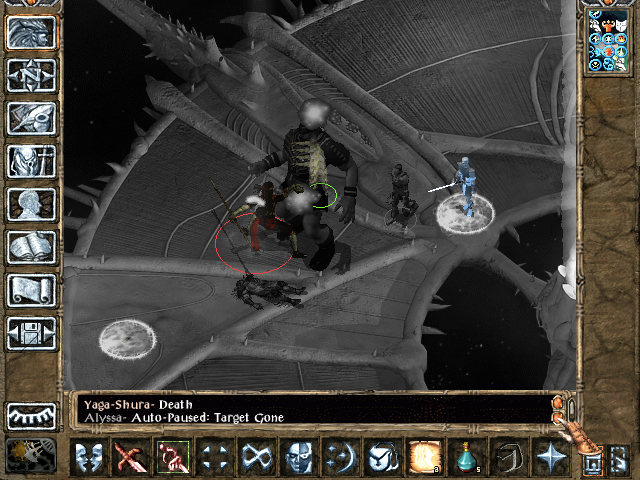The width and height of the screenshot is (640, 480).
Task: Open the inventory screen
Action: pos(31,161)
